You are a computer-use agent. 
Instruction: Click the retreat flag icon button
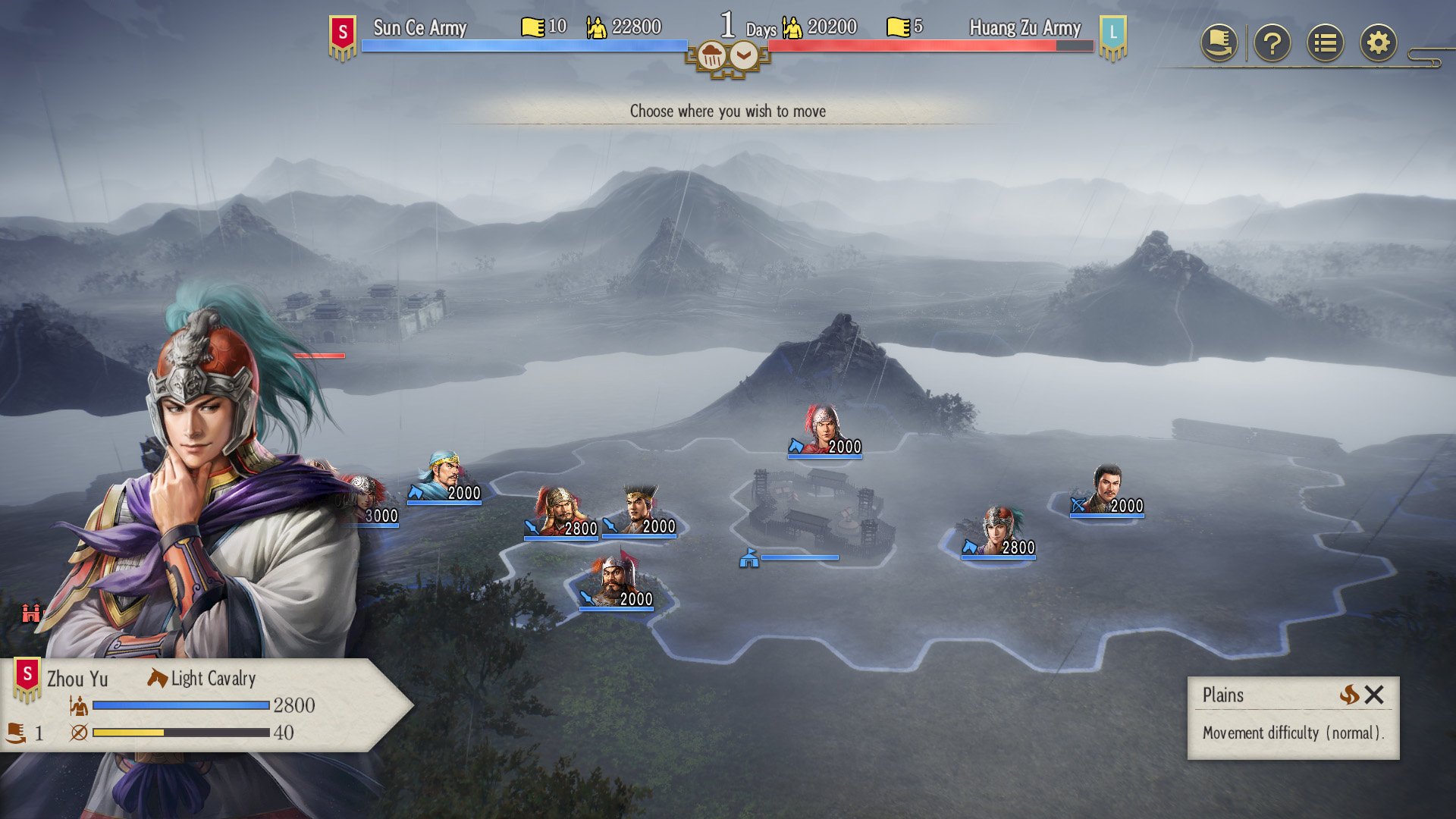[x=1219, y=43]
